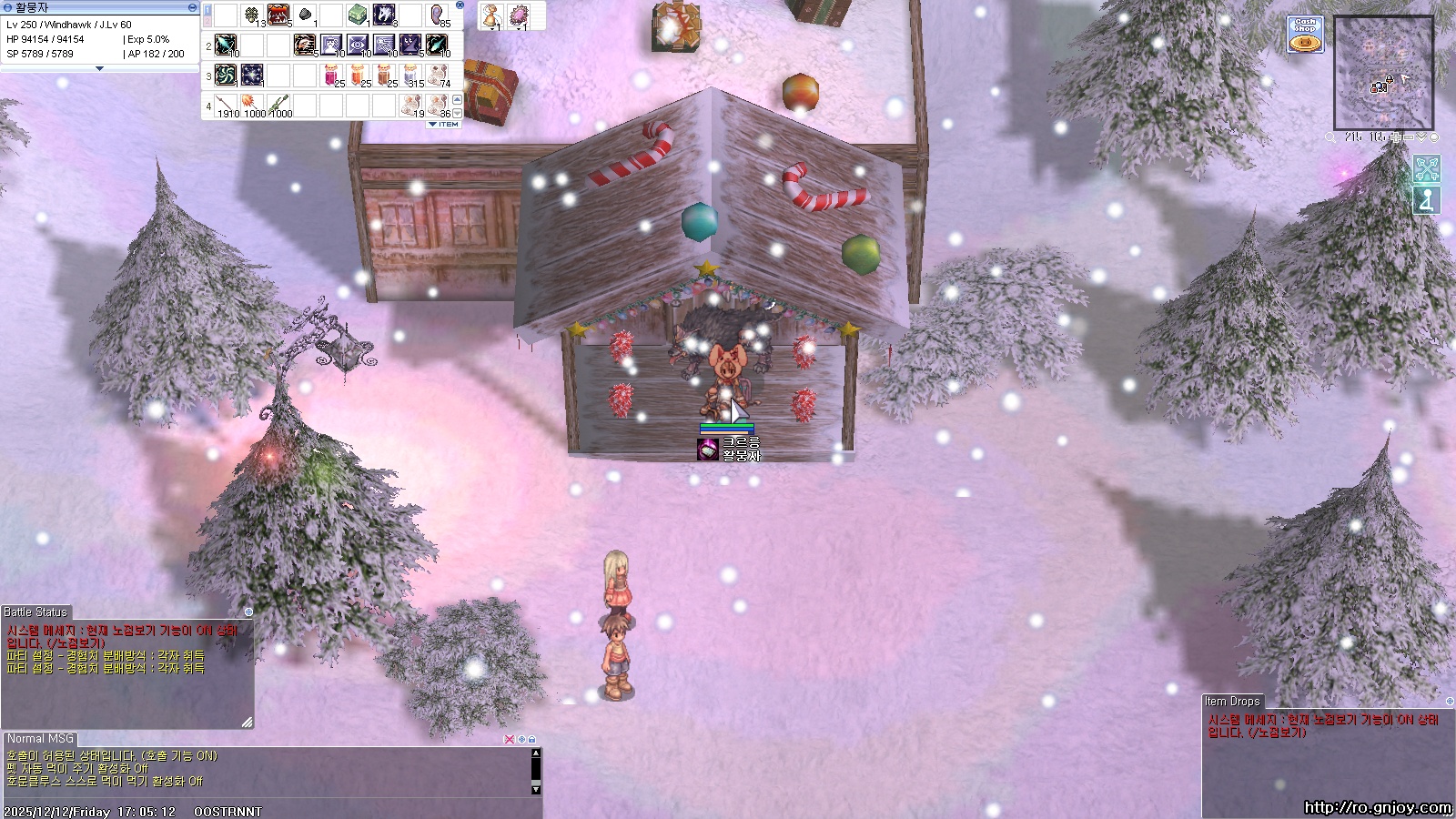Screen dimensions: 1456x819
Task: Use the pink potion in hotbar
Action: [331, 75]
